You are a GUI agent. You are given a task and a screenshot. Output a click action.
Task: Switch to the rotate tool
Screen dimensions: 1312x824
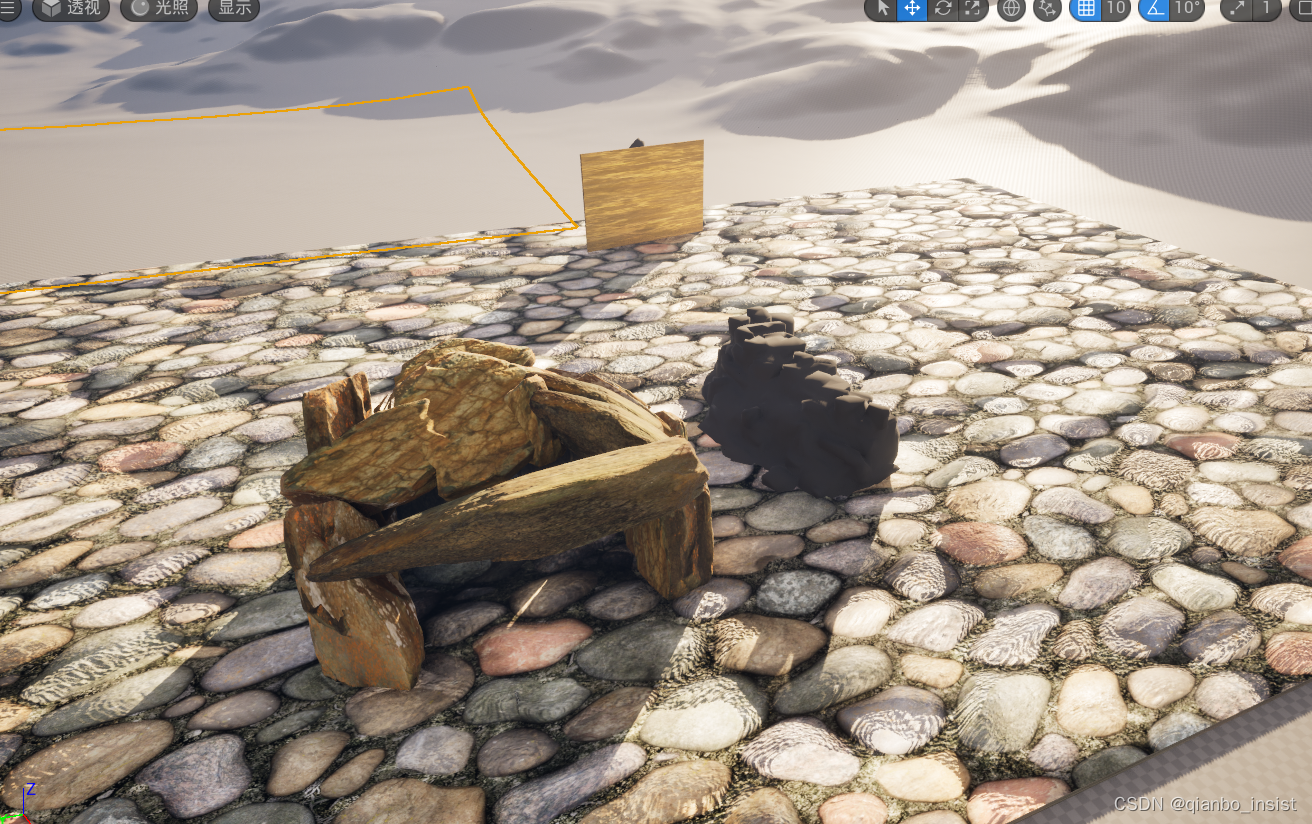pyautogui.click(x=941, y=8)
